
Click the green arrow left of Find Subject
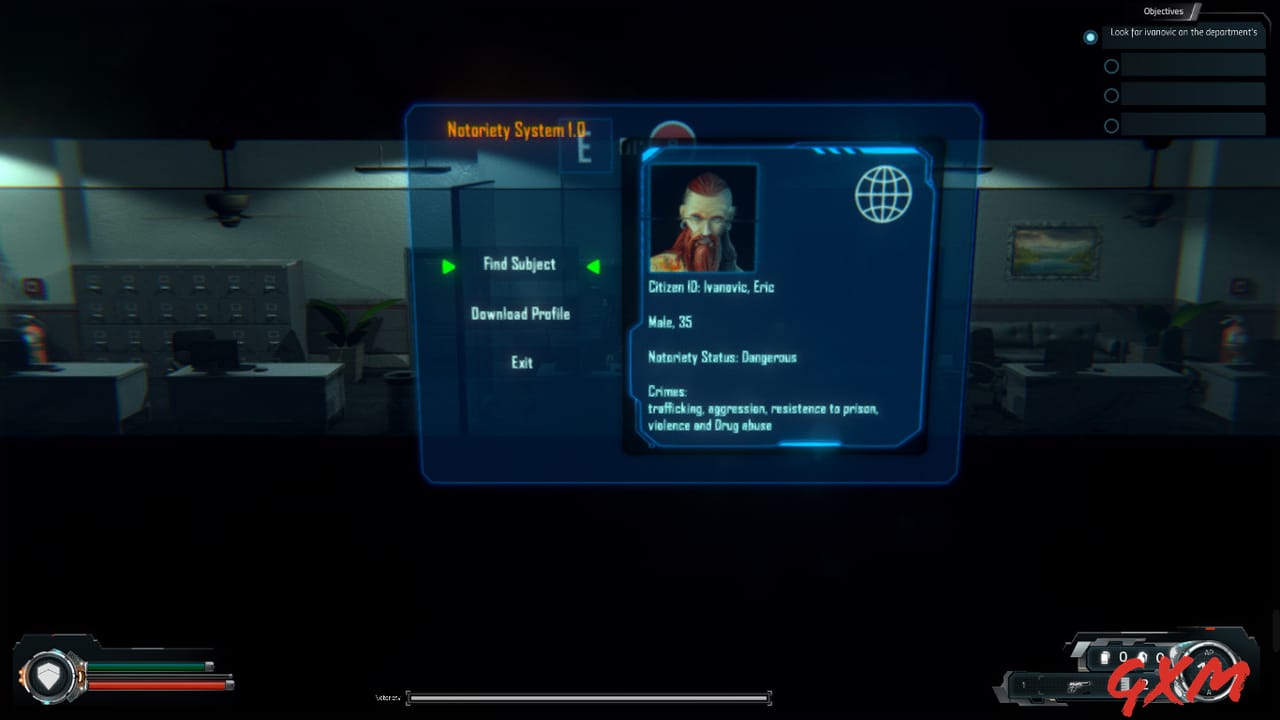448,266
